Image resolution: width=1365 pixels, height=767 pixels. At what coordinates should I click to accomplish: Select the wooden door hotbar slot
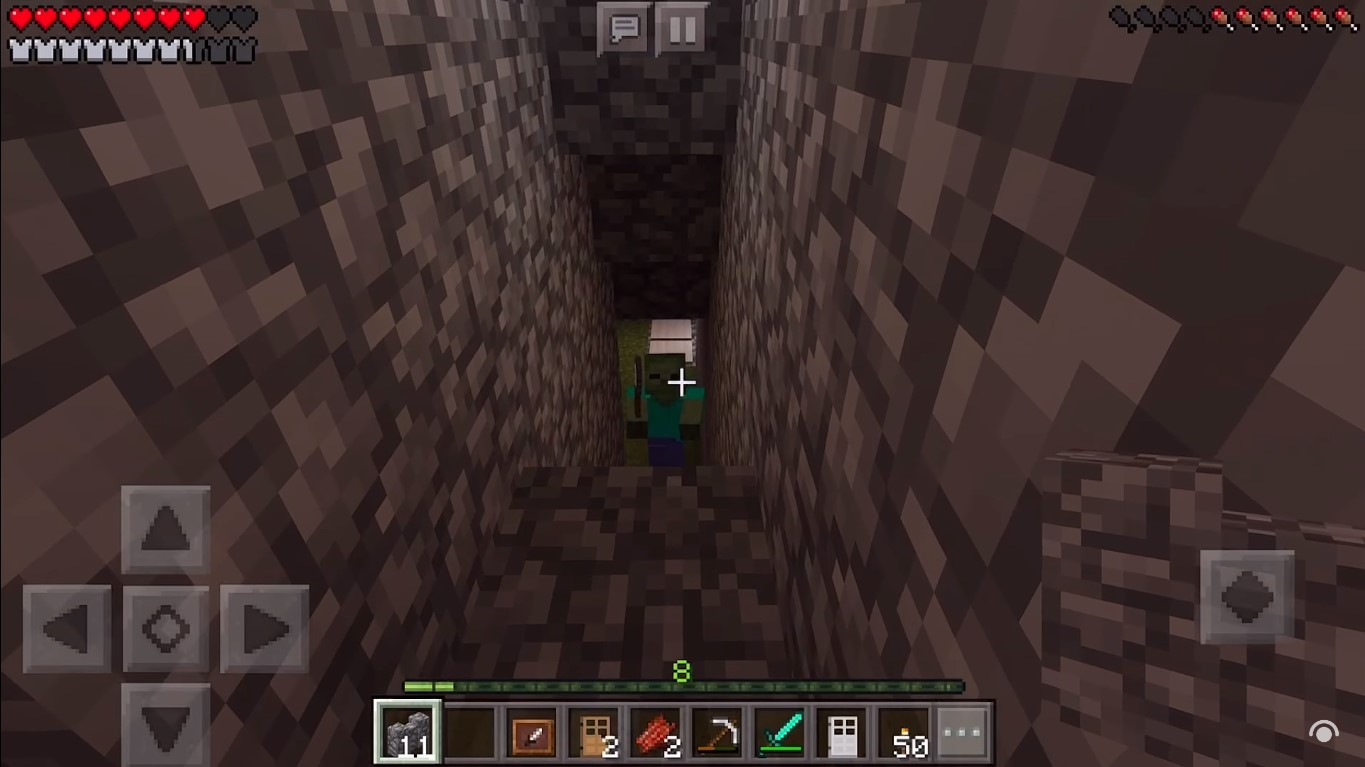pyautogui.click(x=595, y=731)
